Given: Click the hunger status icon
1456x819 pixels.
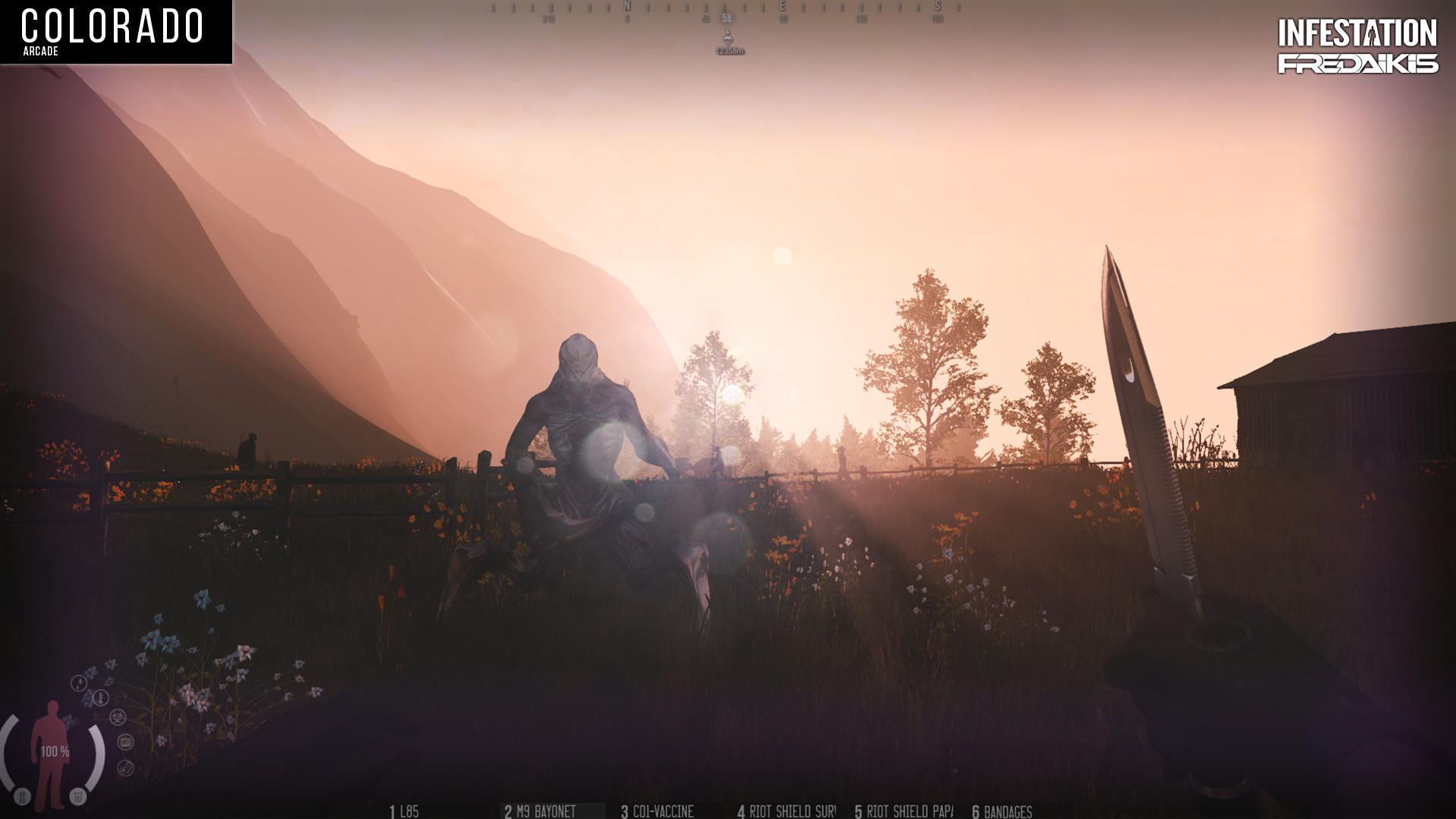Looking at the screenshot, I should pos(125,742).
